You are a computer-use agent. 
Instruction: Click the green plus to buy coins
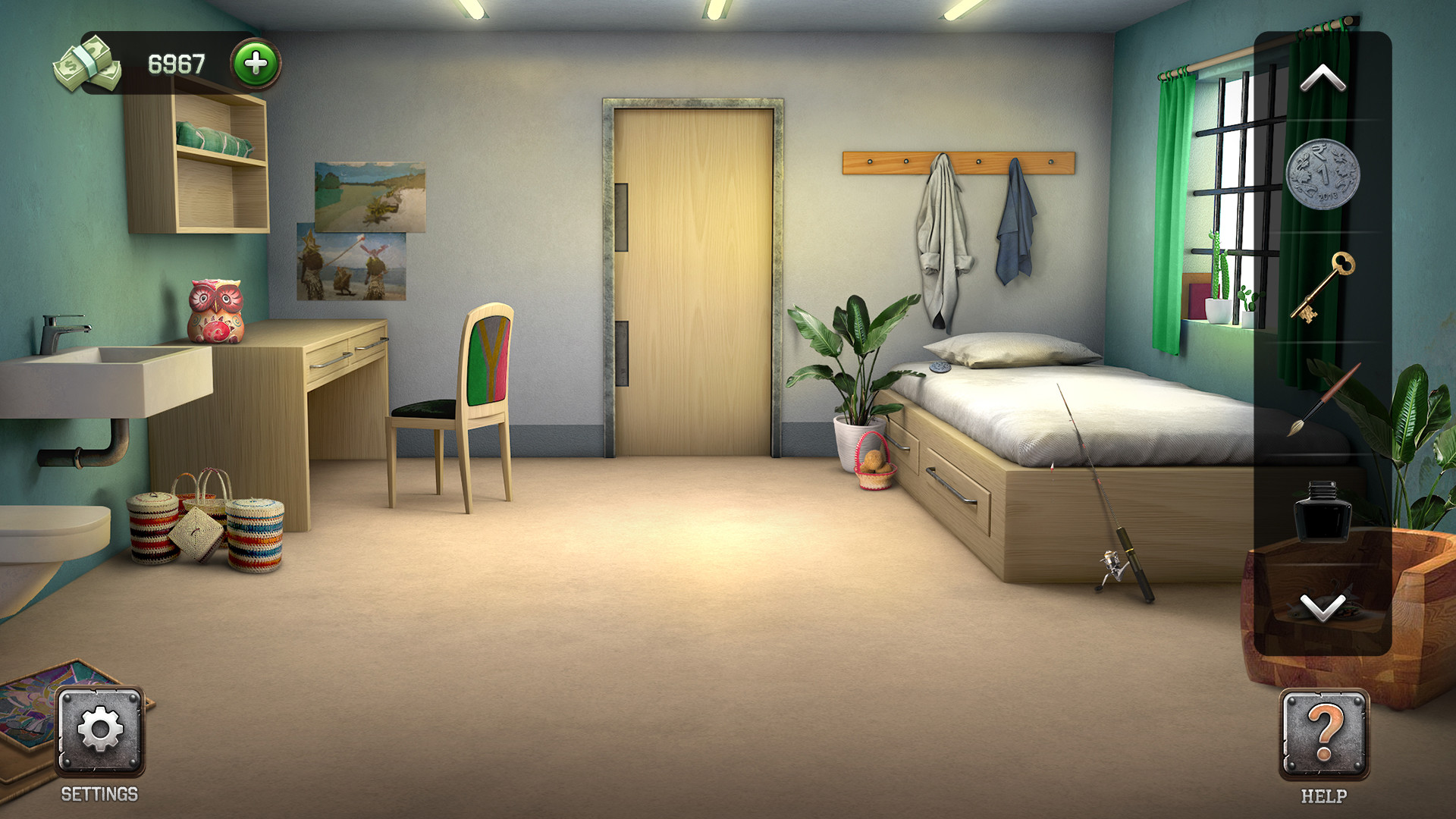256,64
